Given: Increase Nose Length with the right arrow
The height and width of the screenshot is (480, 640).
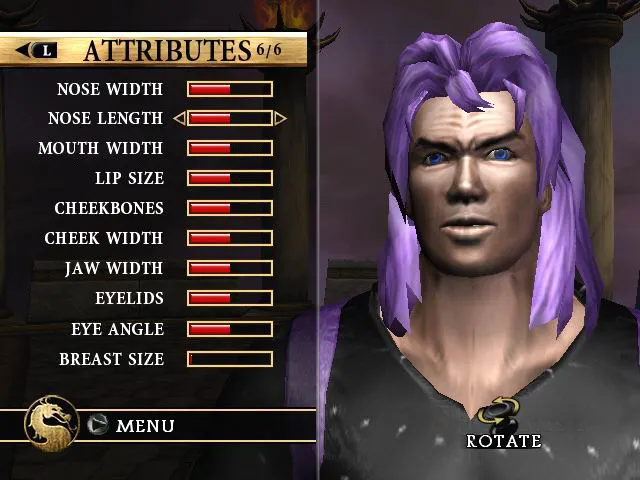Looking at the screenshot, I should (x=281, y=119).
